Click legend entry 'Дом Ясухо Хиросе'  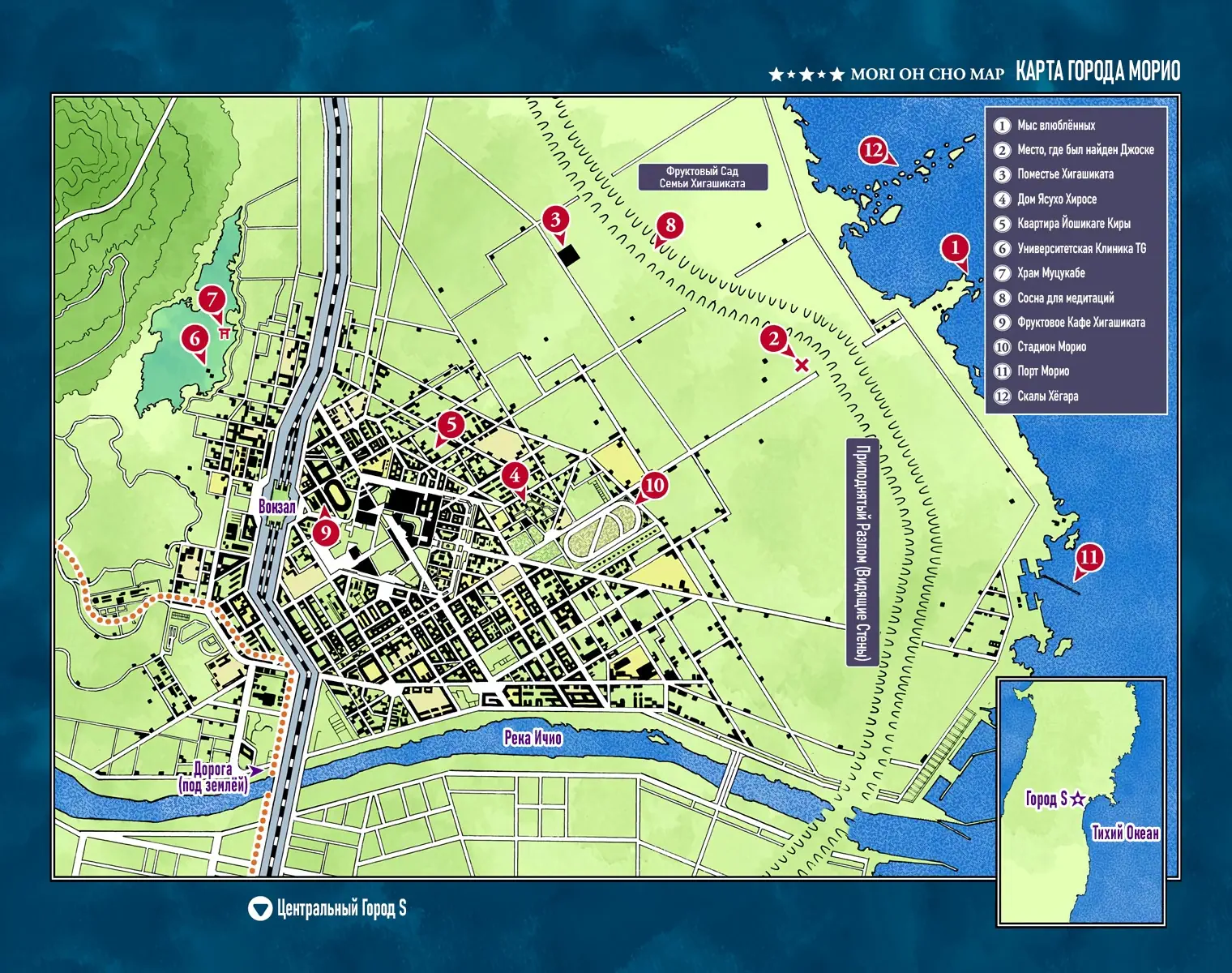pyautogui.click(x=1057, y=199)
